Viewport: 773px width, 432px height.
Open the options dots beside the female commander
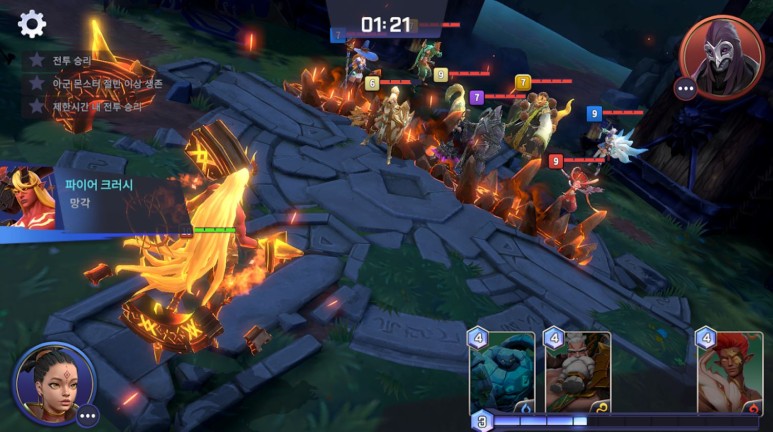87,415
